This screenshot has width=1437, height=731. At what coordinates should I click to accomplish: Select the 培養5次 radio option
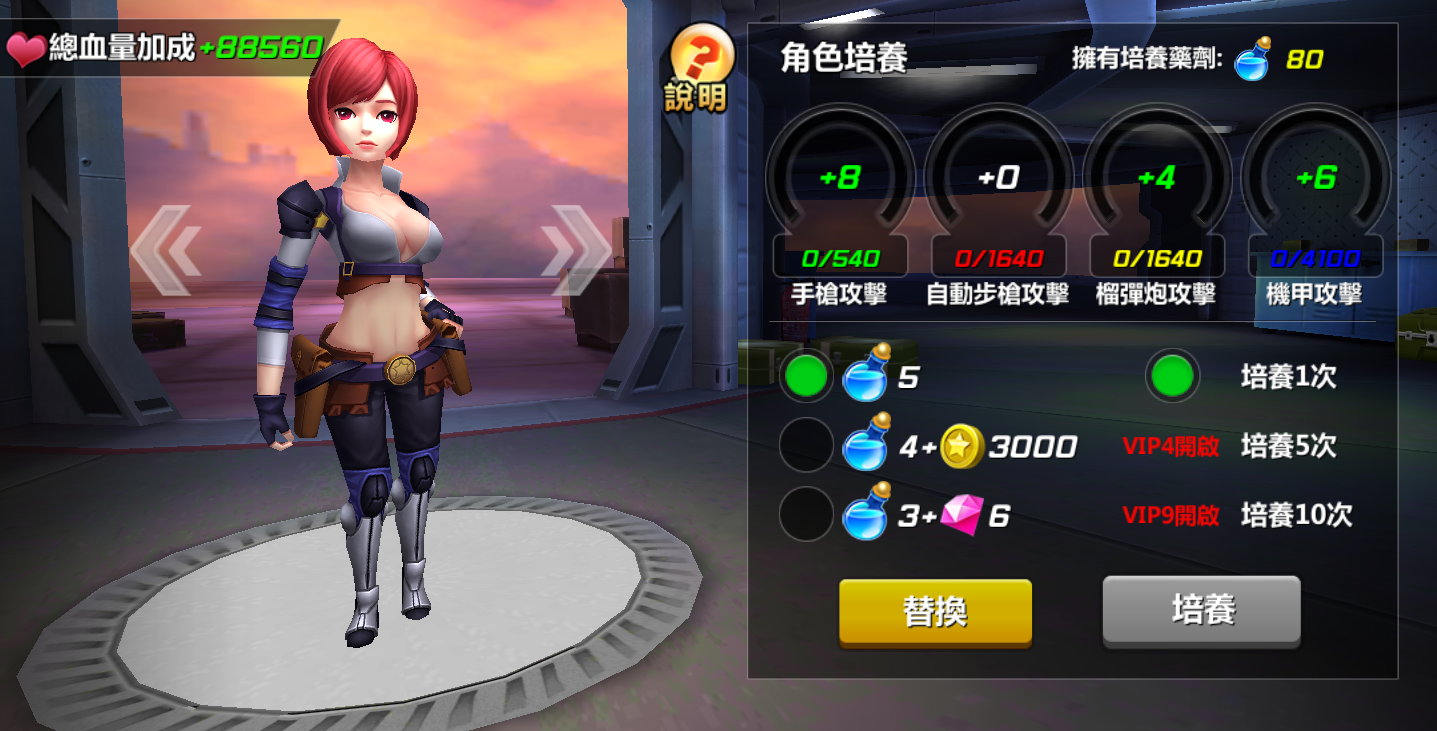pyautogui.click(x=806, y=447)
